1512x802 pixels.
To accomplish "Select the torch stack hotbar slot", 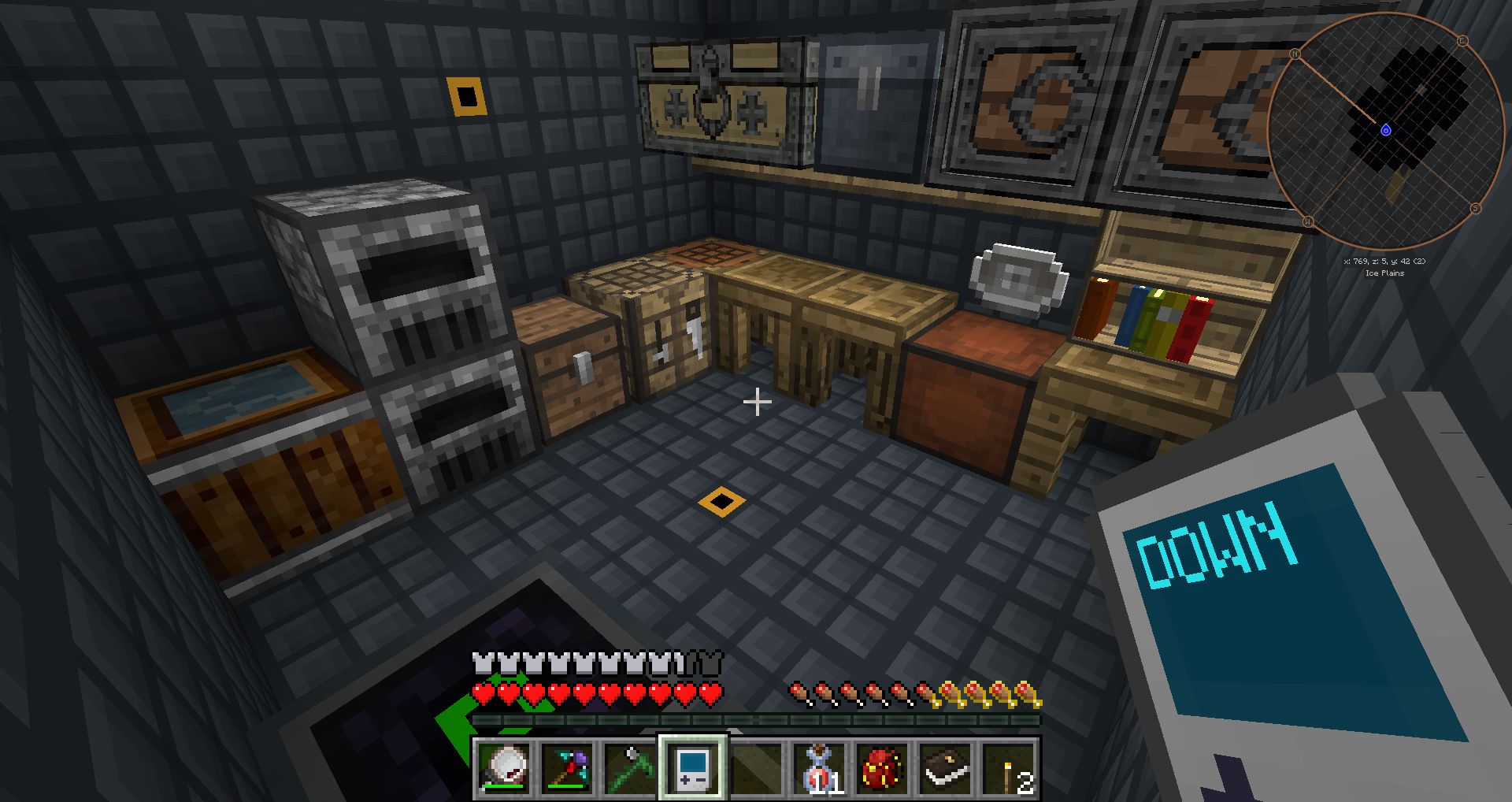I will point(1009,768).
